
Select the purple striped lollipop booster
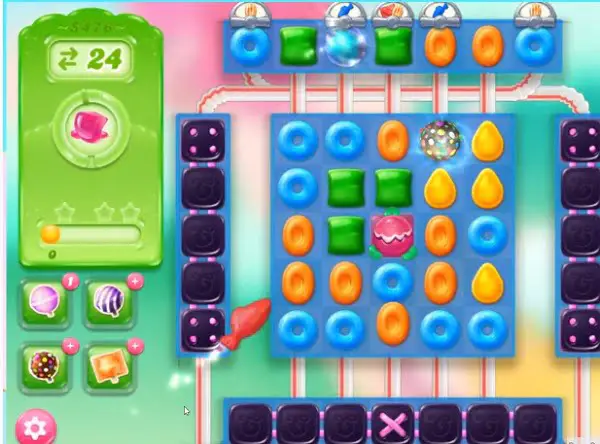pyautogui.click(x=109, y=304)
